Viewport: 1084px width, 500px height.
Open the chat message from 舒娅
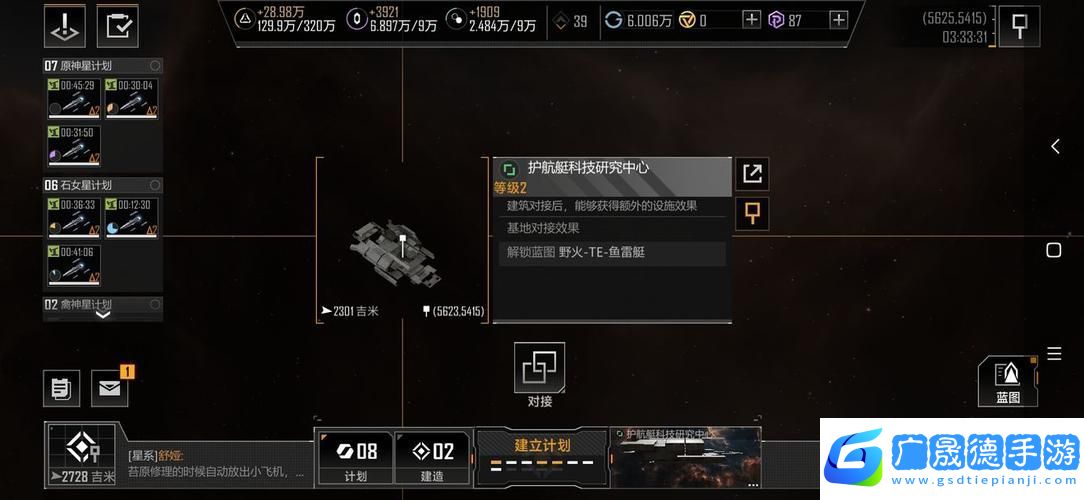point(215,464)
